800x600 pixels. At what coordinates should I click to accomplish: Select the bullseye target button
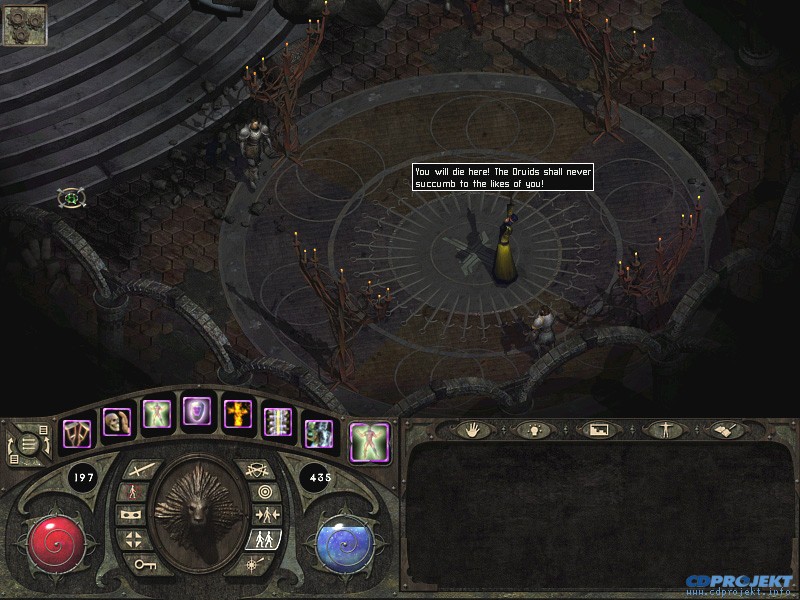pos(265,492)
